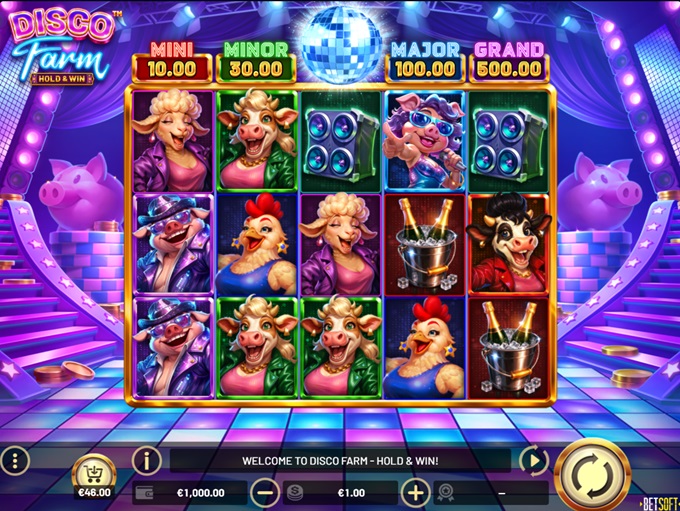Screen dimensions: 680x511
Task: Increase the bet with the plus button
Action: pos(415,492)
